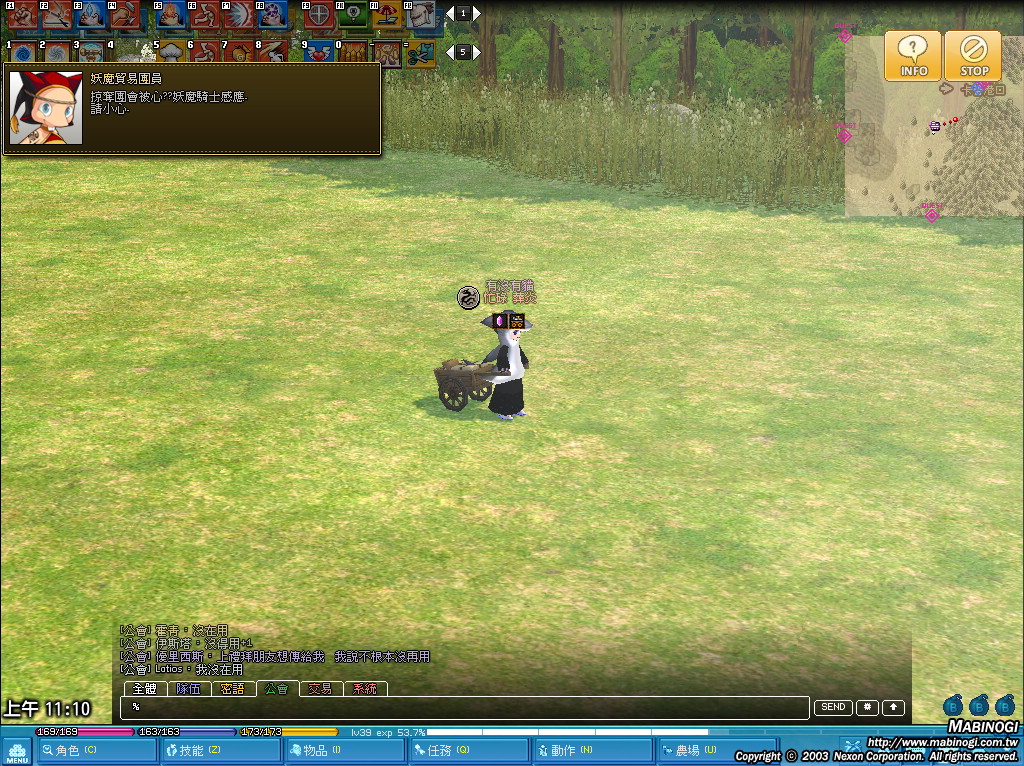Select the winged heart hotbar slot 9
Viewport: 1024px width, 766px height.
point(319,52)
